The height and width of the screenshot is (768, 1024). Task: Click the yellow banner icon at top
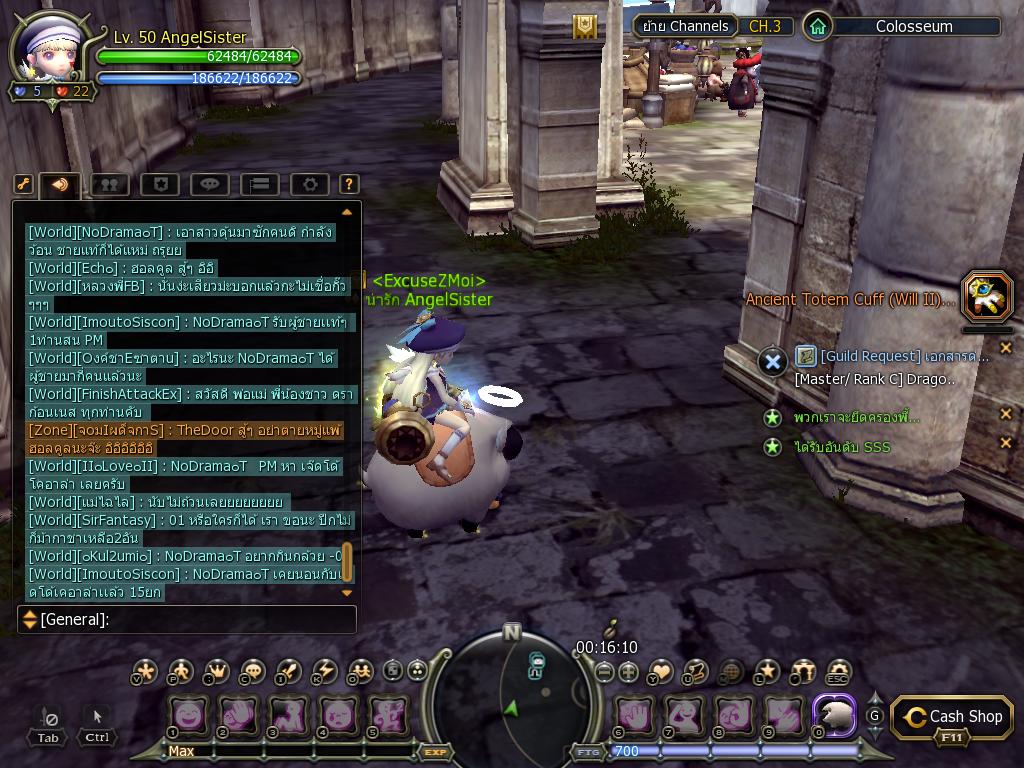click(x=585, y=27)
